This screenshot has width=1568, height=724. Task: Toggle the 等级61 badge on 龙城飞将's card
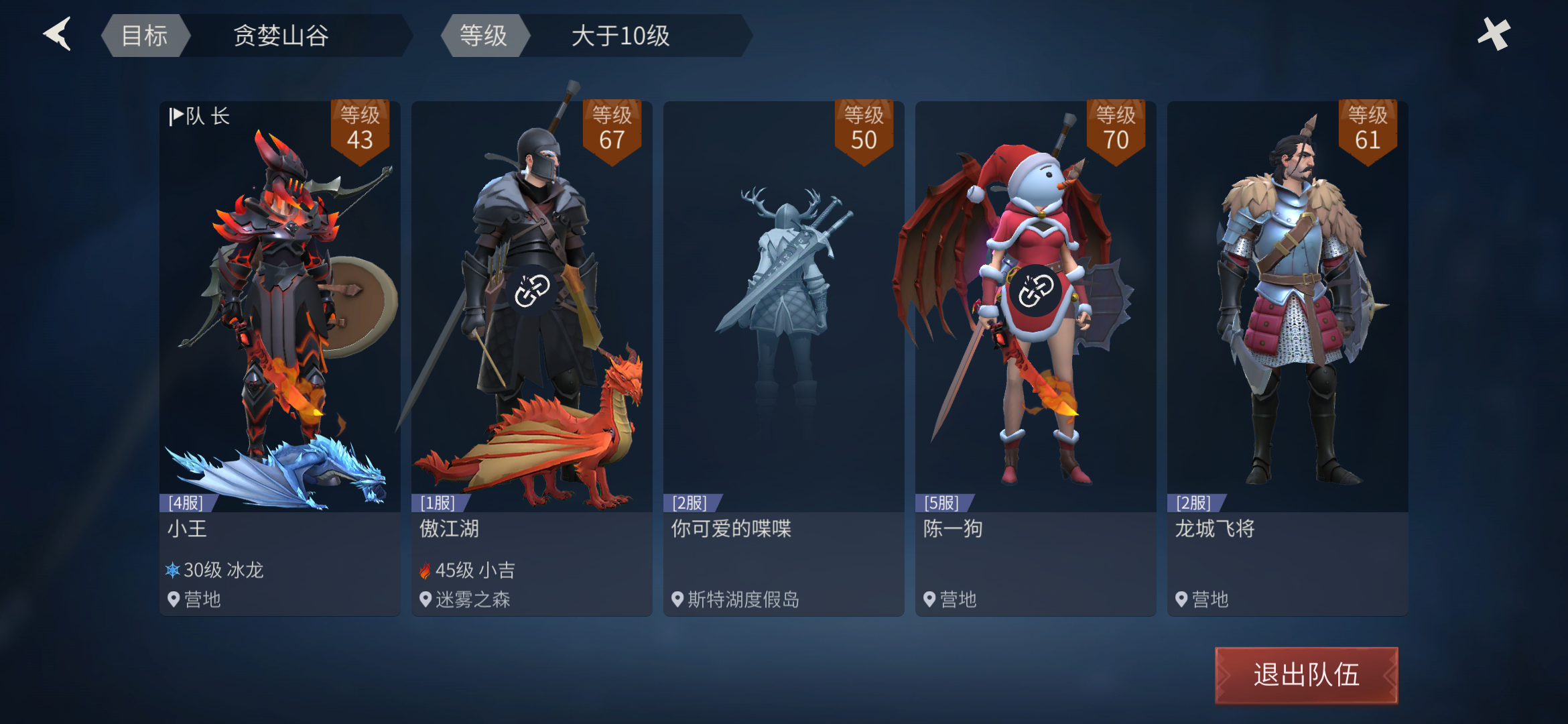[1367, 129]
